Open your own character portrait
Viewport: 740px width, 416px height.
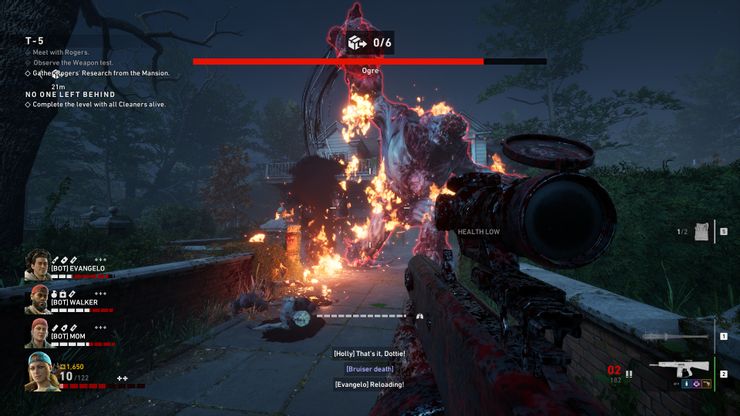[x=38, y=373]
